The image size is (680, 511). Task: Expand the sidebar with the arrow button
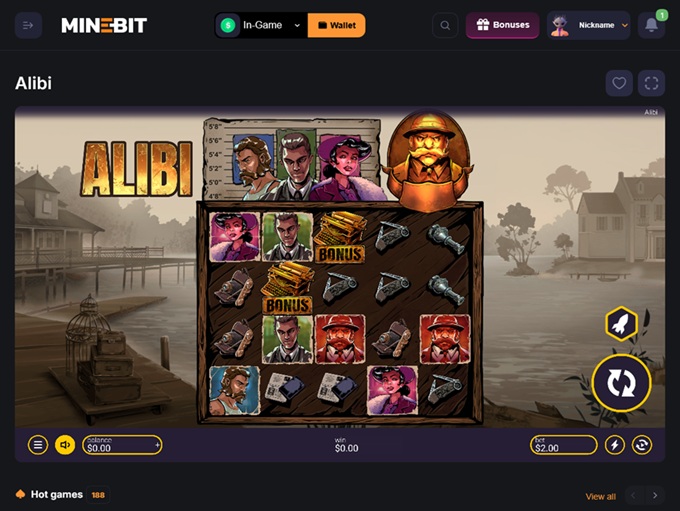pos(28,25)
